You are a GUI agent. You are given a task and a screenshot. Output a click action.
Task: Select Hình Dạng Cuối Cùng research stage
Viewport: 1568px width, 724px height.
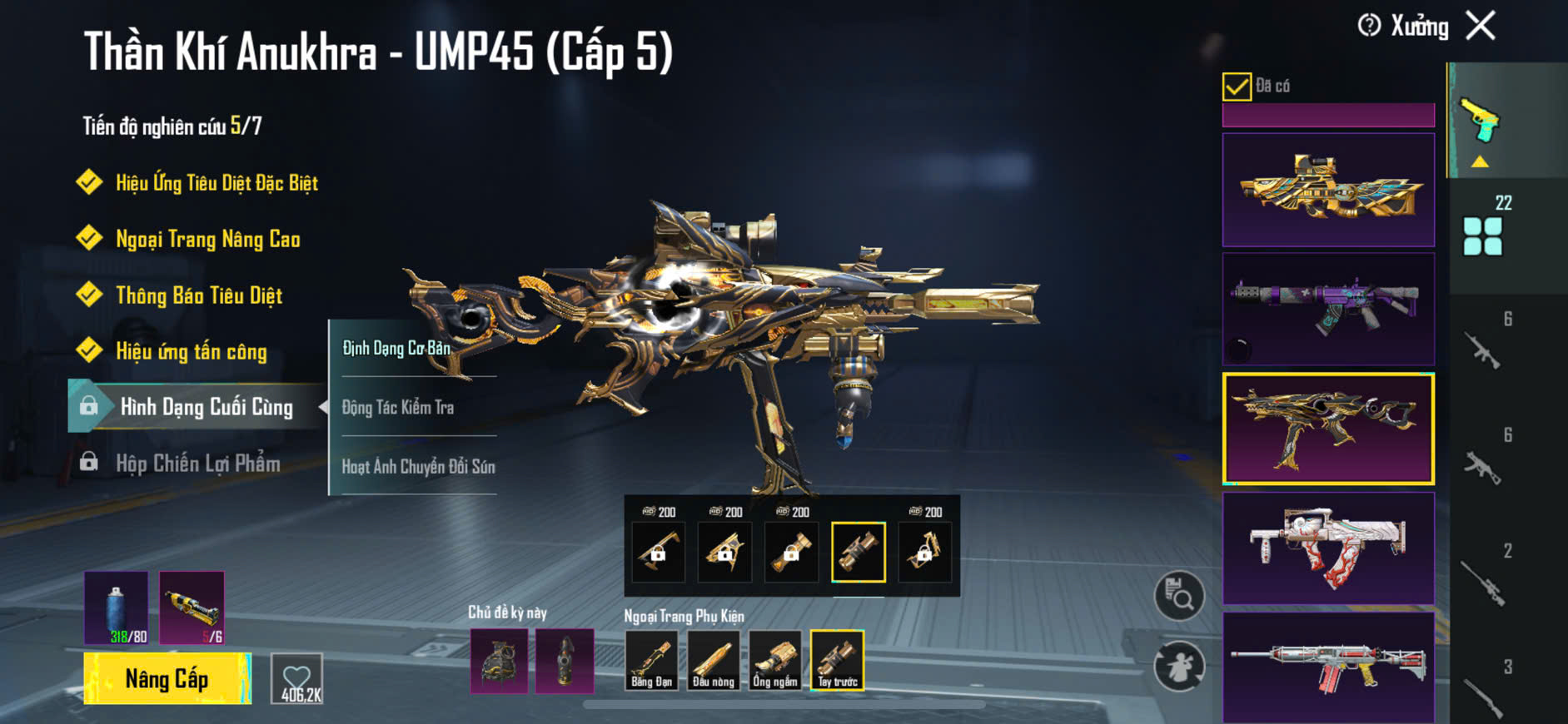pos(206,407)
